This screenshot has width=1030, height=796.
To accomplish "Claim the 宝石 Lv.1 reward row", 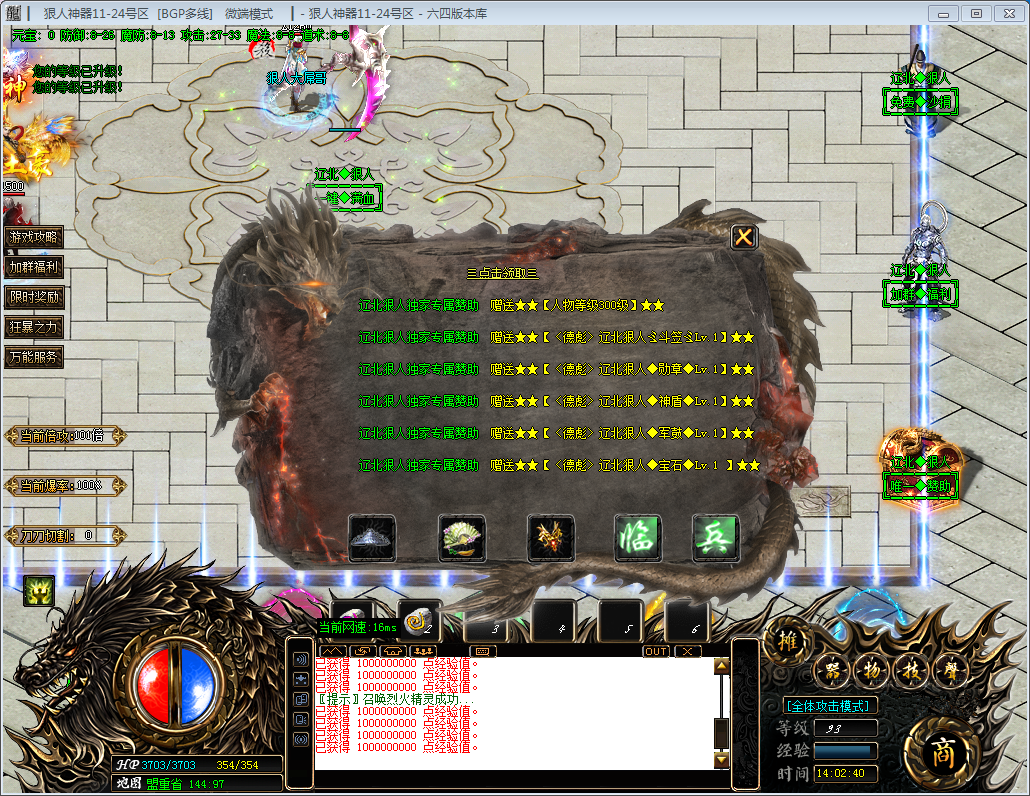I will click(x=559, y=465).
